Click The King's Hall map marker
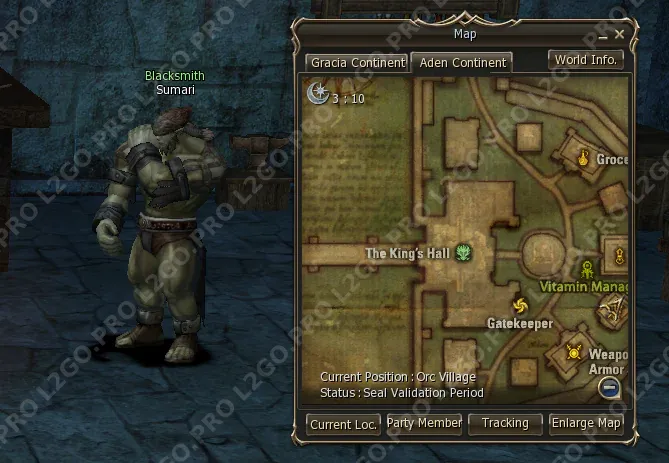Image resolution: width=669 pixels, height=463 pixels. click(x=463, y=253)
